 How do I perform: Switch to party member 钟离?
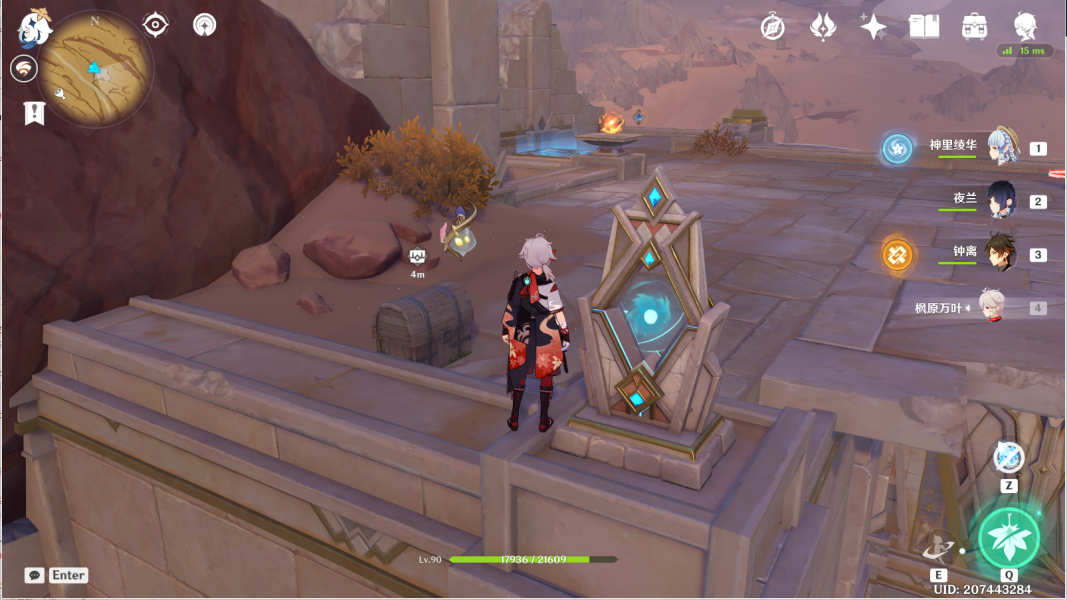pos(1002,253)
